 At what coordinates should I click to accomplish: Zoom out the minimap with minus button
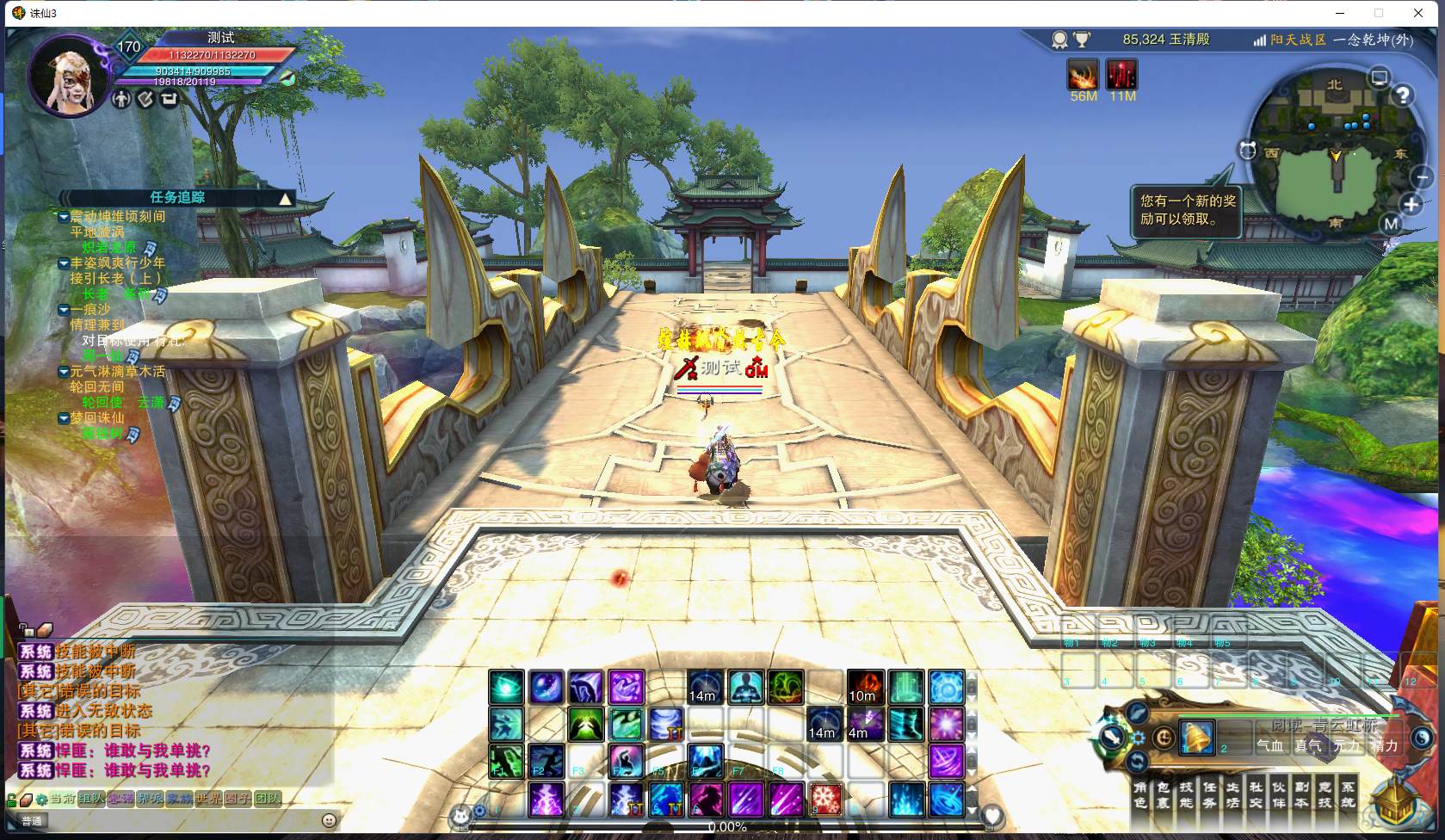tap(1422, 177)
